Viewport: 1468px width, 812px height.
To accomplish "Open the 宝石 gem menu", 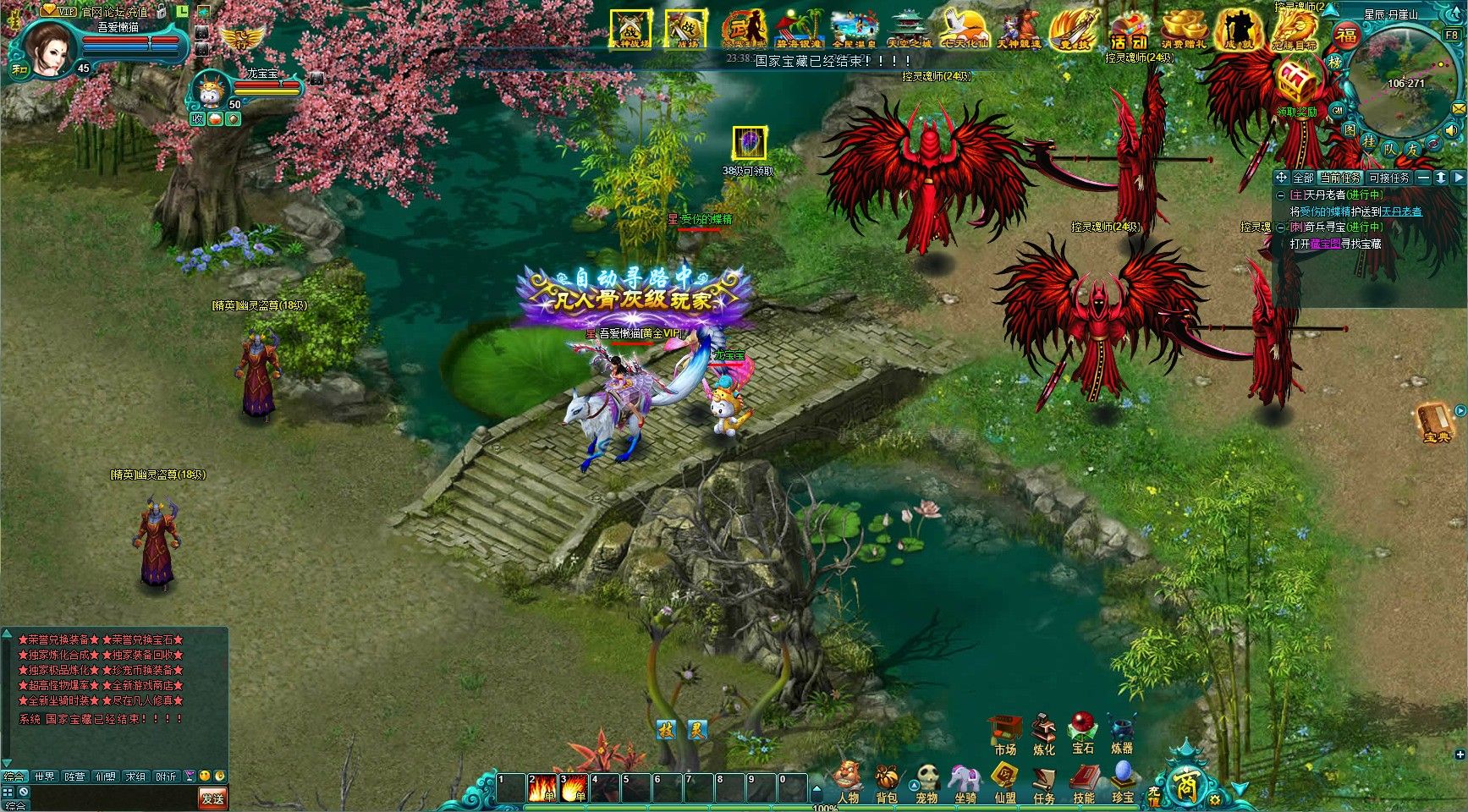I will (1082, 732).
